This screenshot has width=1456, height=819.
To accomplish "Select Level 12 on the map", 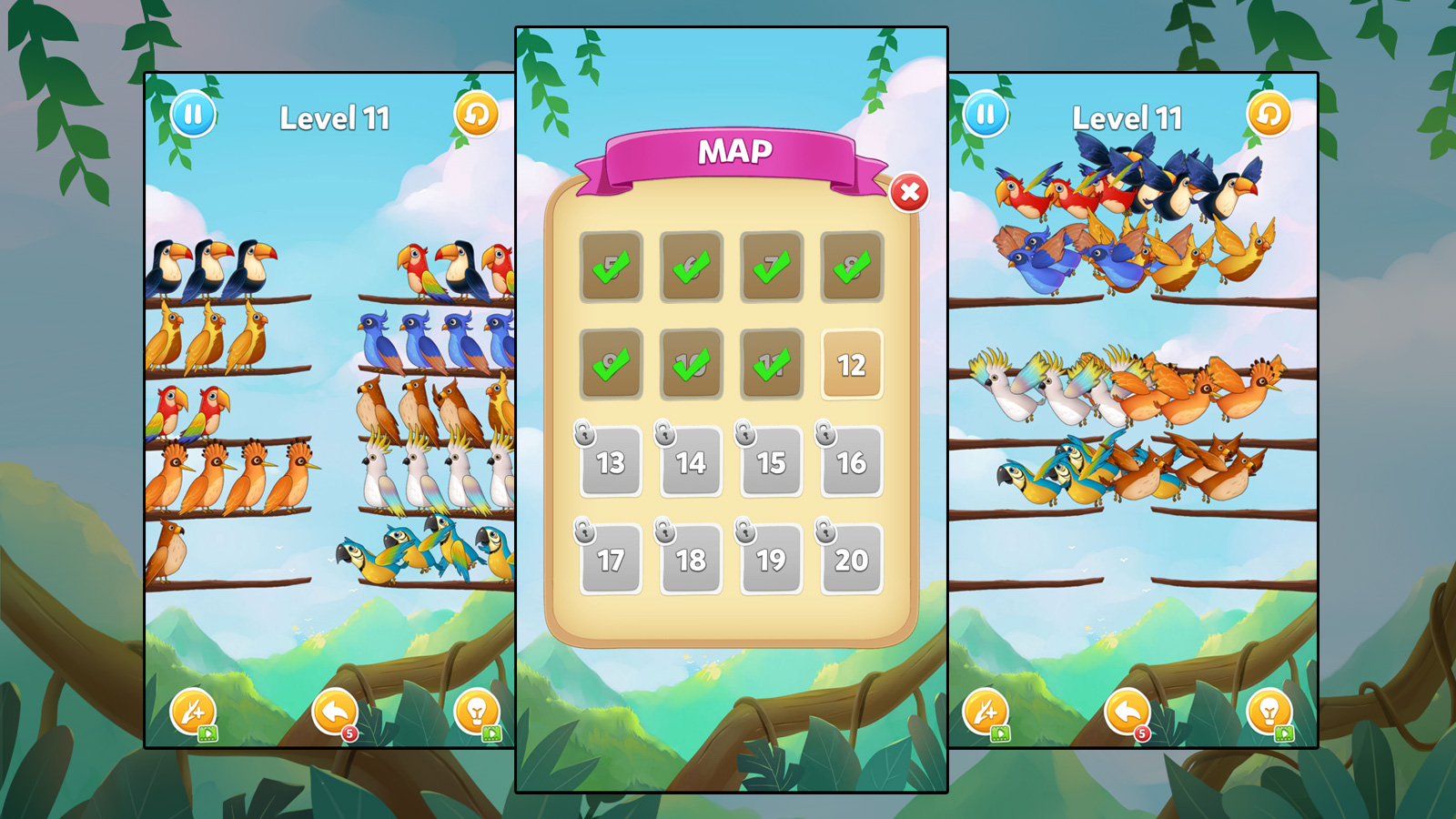I will point(852,363).
